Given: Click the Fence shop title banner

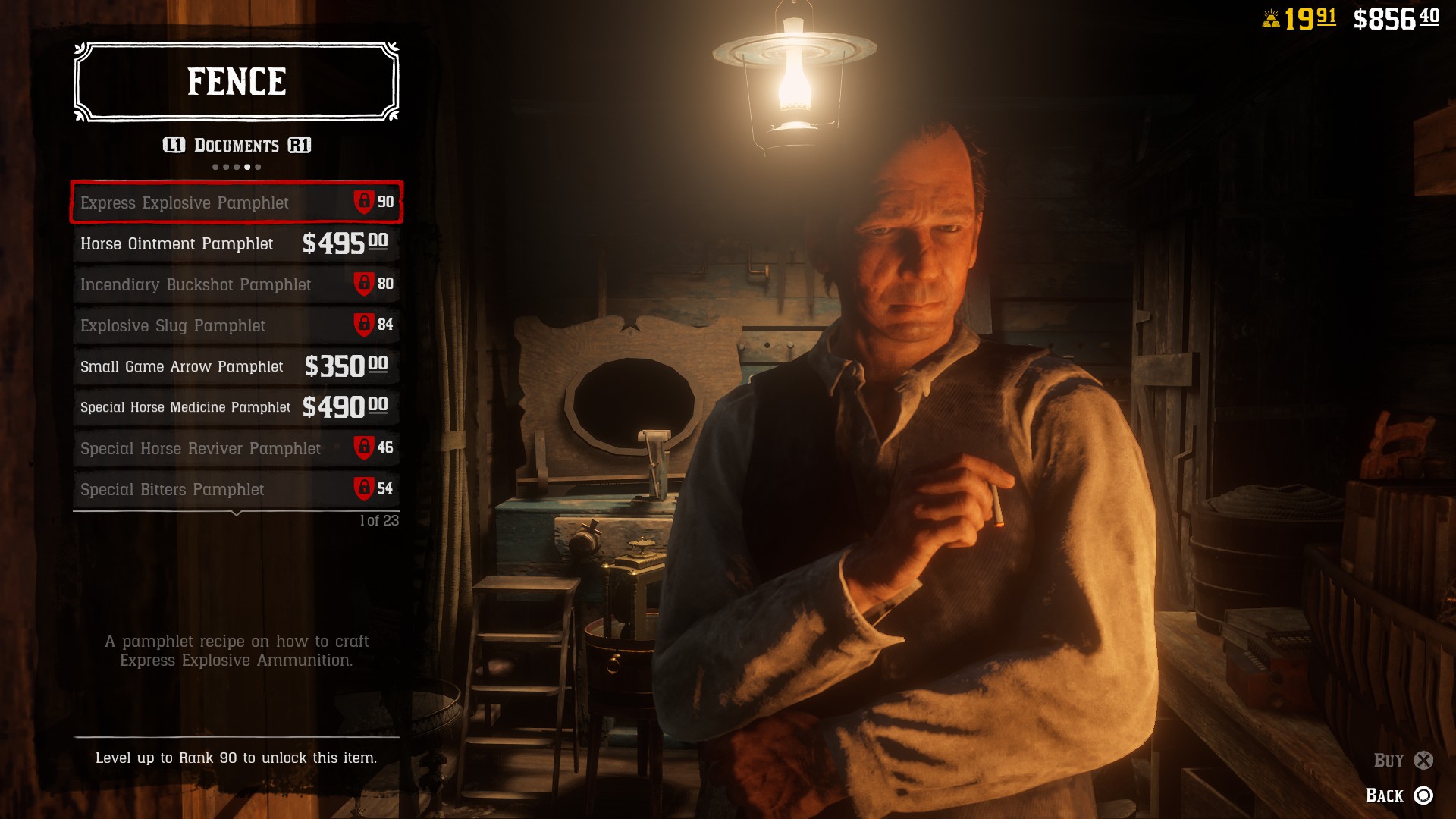Looking at the screenshot, I should 236,80.
